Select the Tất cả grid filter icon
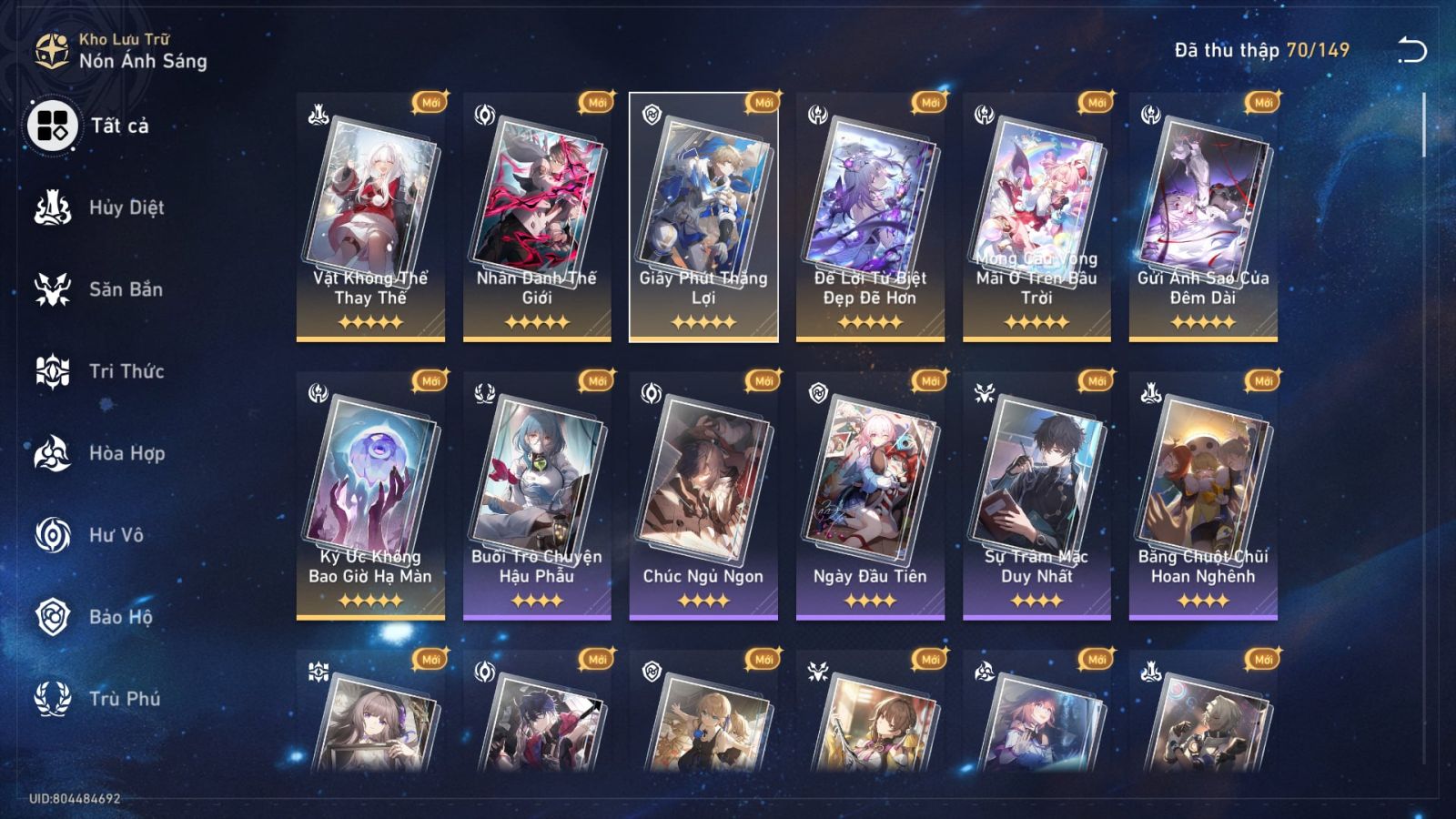Viewport: 1456px width, 819px height. coord(52,127)
